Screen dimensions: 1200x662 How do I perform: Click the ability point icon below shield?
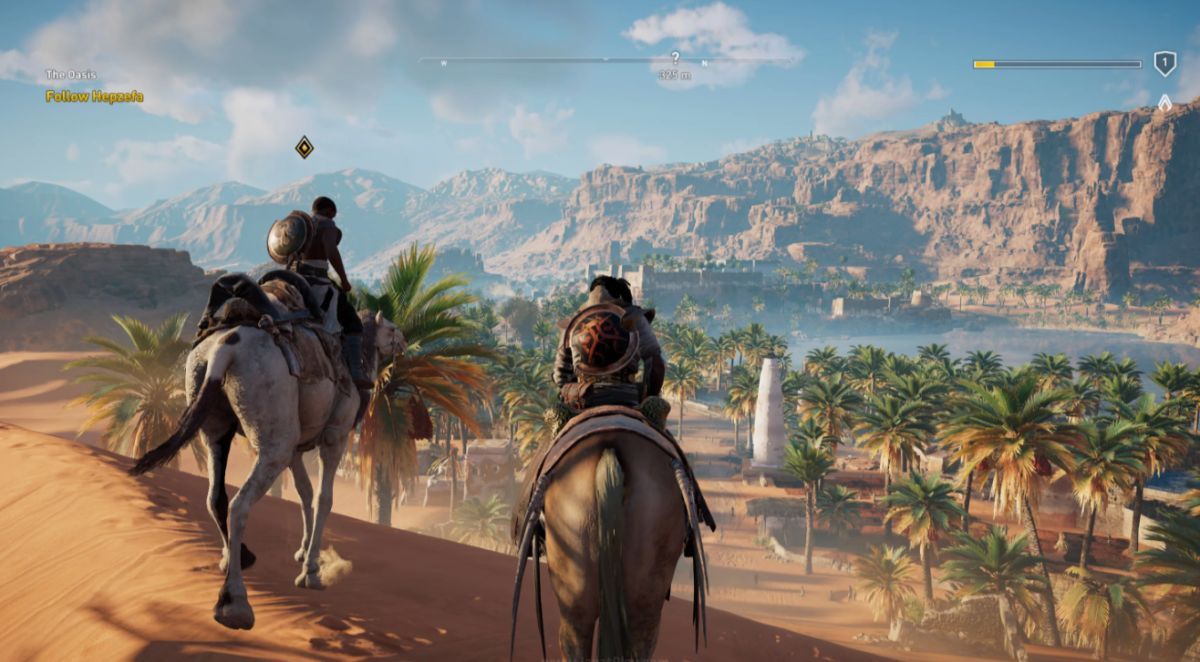point(1164,102)
